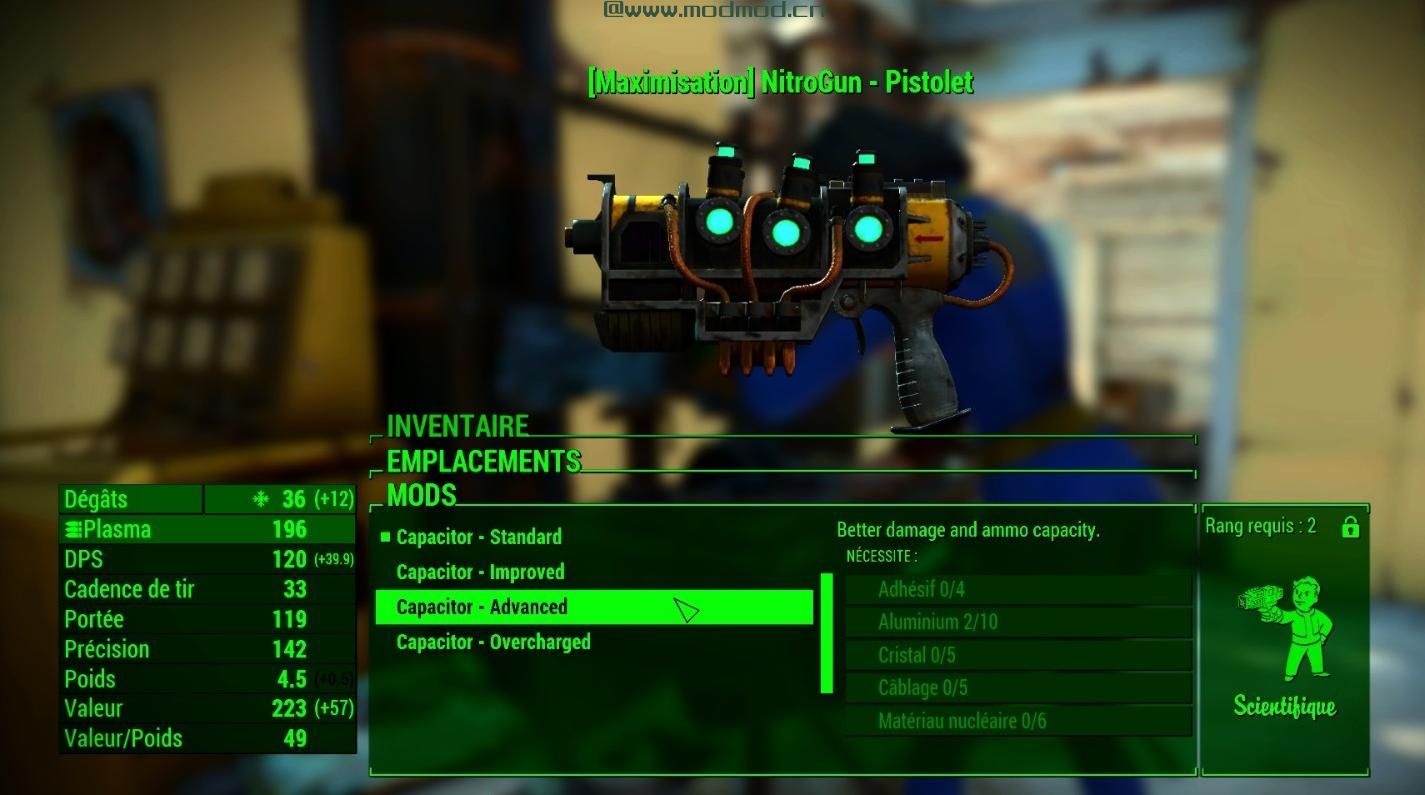Click the mod list scrollbar
Image resolution: width=1425 pixels, height=795 pixels.
(827, 633)
